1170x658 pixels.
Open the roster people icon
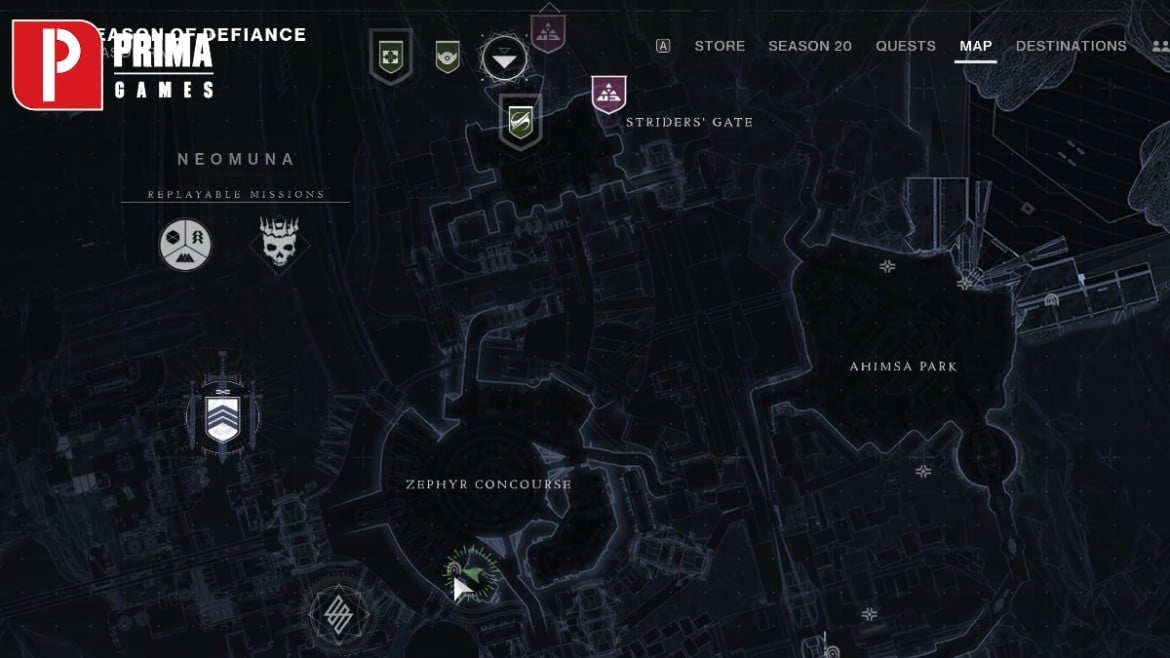click(1160, 46)
